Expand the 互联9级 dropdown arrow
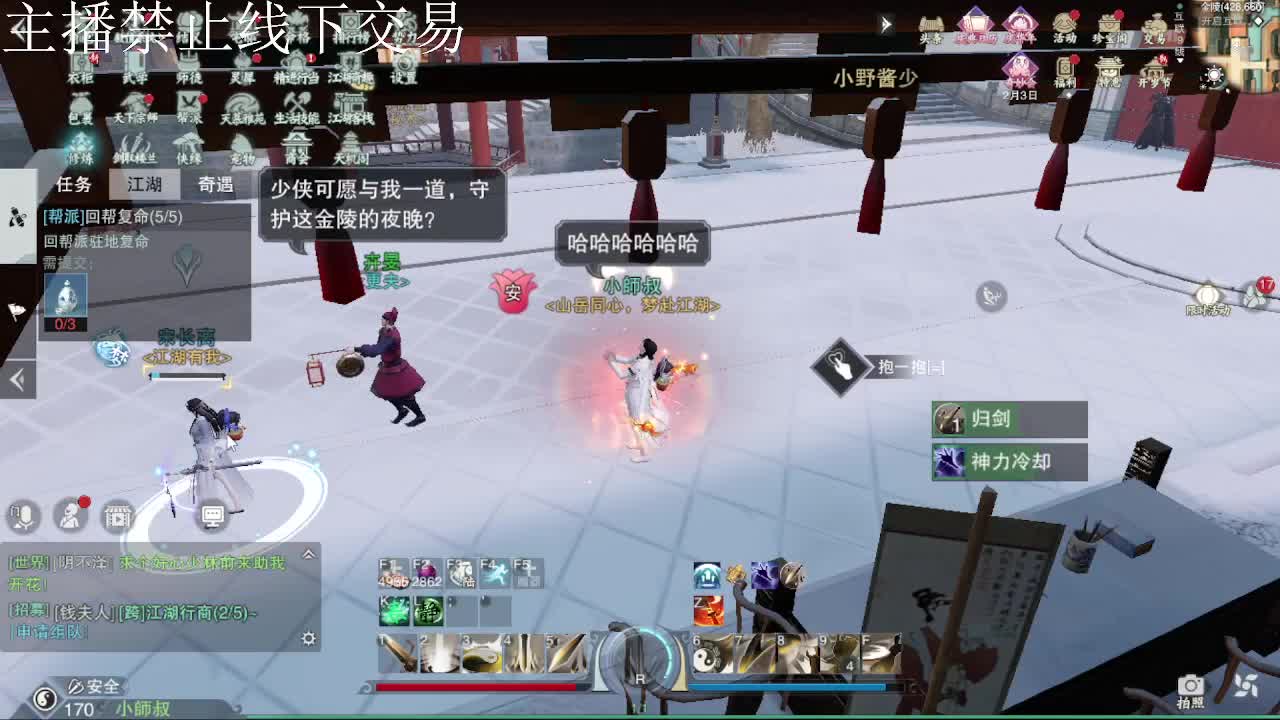Screen dimensions: 1280x720 [1180, 59]
